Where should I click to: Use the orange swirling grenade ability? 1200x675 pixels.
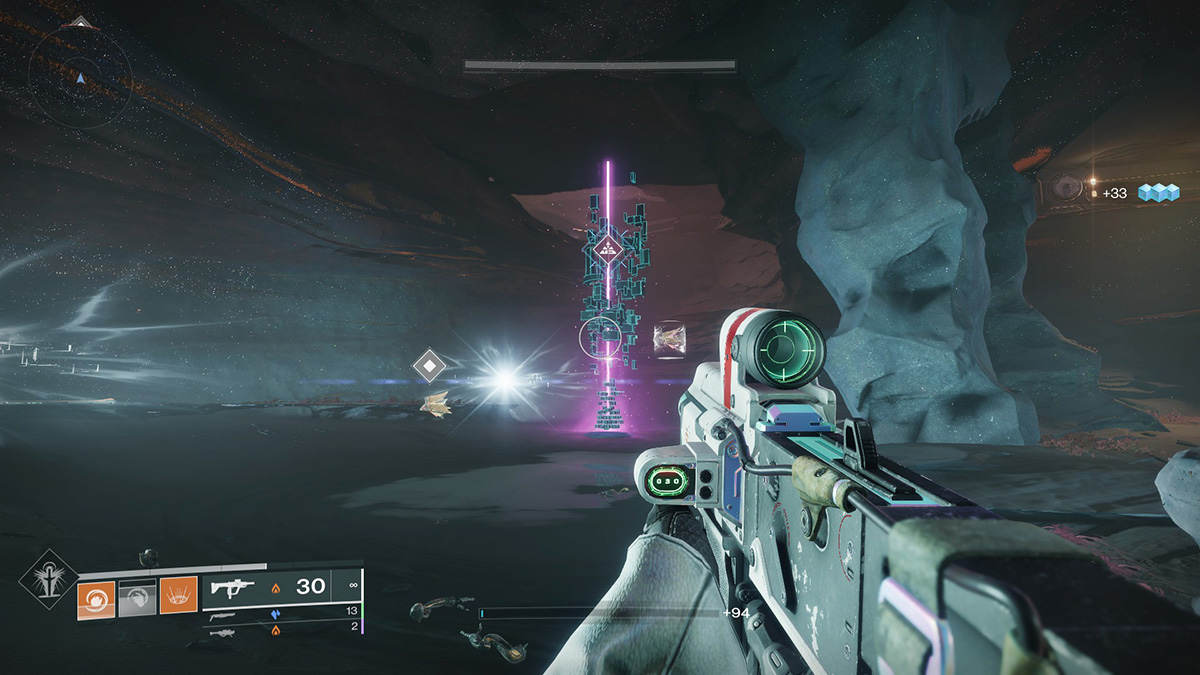pyautogui.click(x=96, y=600)
